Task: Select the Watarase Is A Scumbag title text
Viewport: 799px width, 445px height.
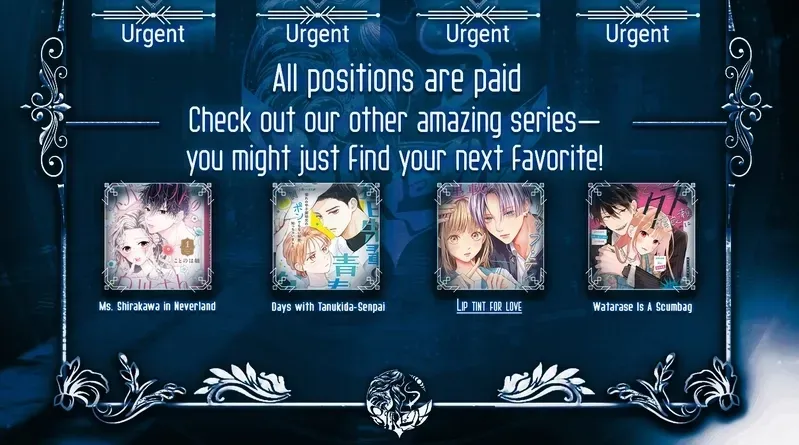Action: pyautogui.click(x=641, y=306)
